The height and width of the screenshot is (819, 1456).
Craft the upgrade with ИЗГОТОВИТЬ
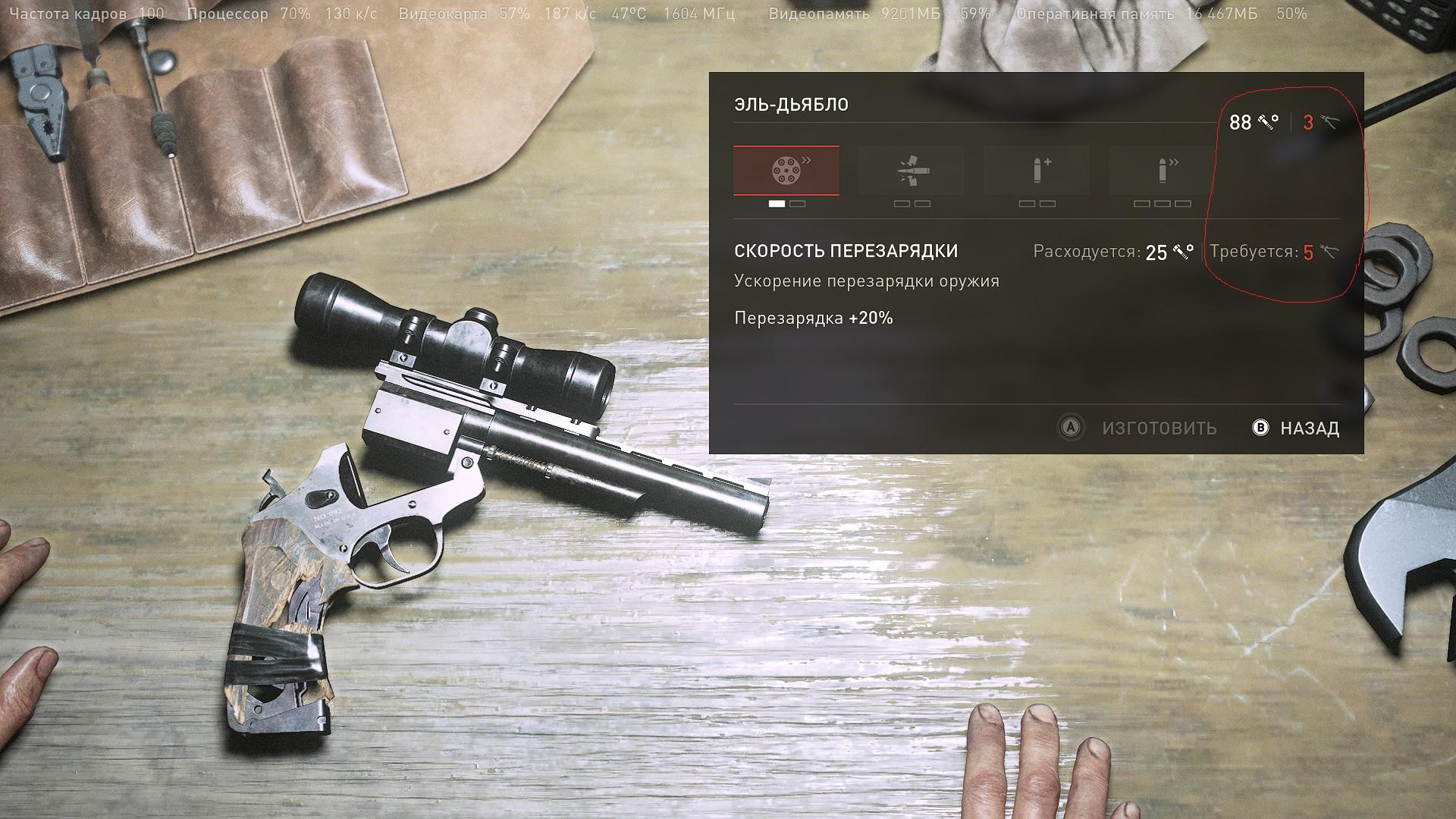(x=1137, y=428)
